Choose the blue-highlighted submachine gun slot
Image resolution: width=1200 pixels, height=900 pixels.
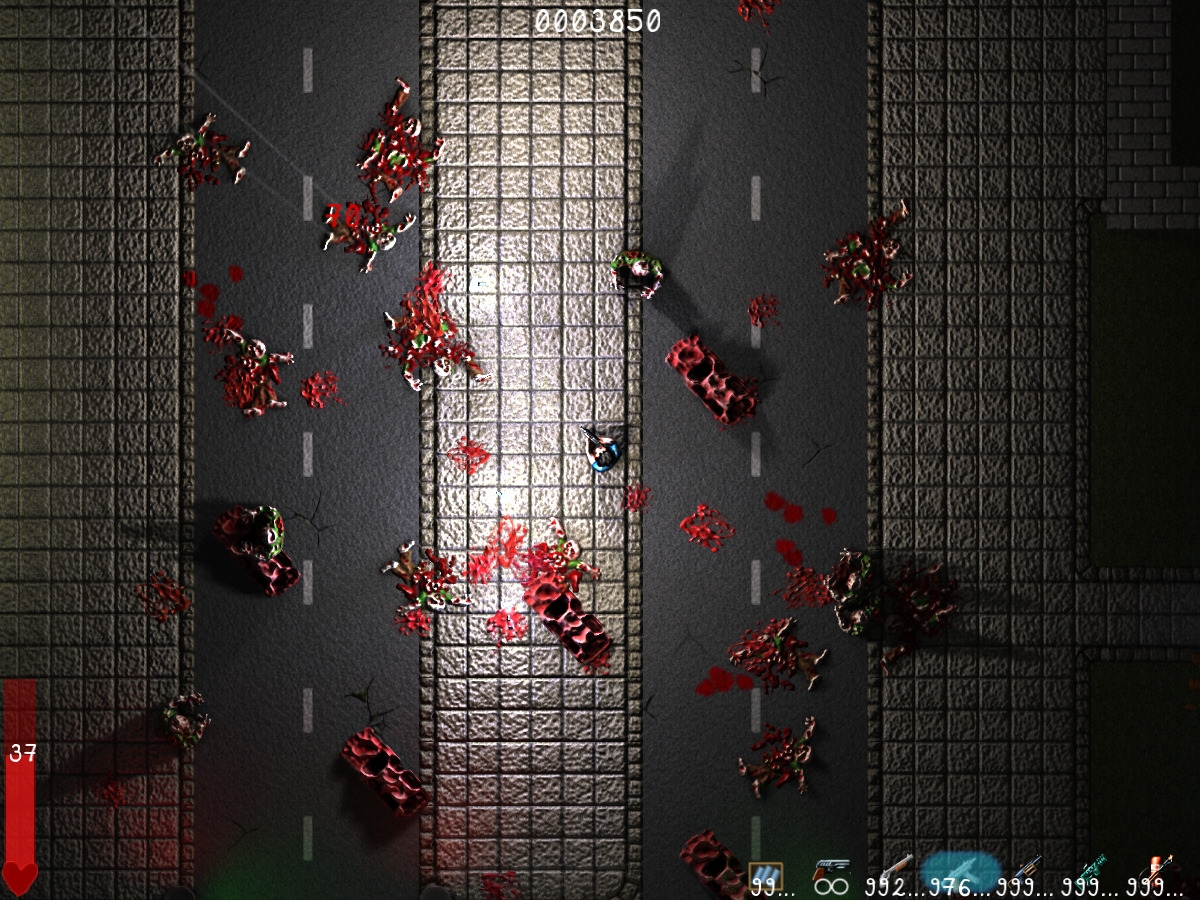point(960,870)
